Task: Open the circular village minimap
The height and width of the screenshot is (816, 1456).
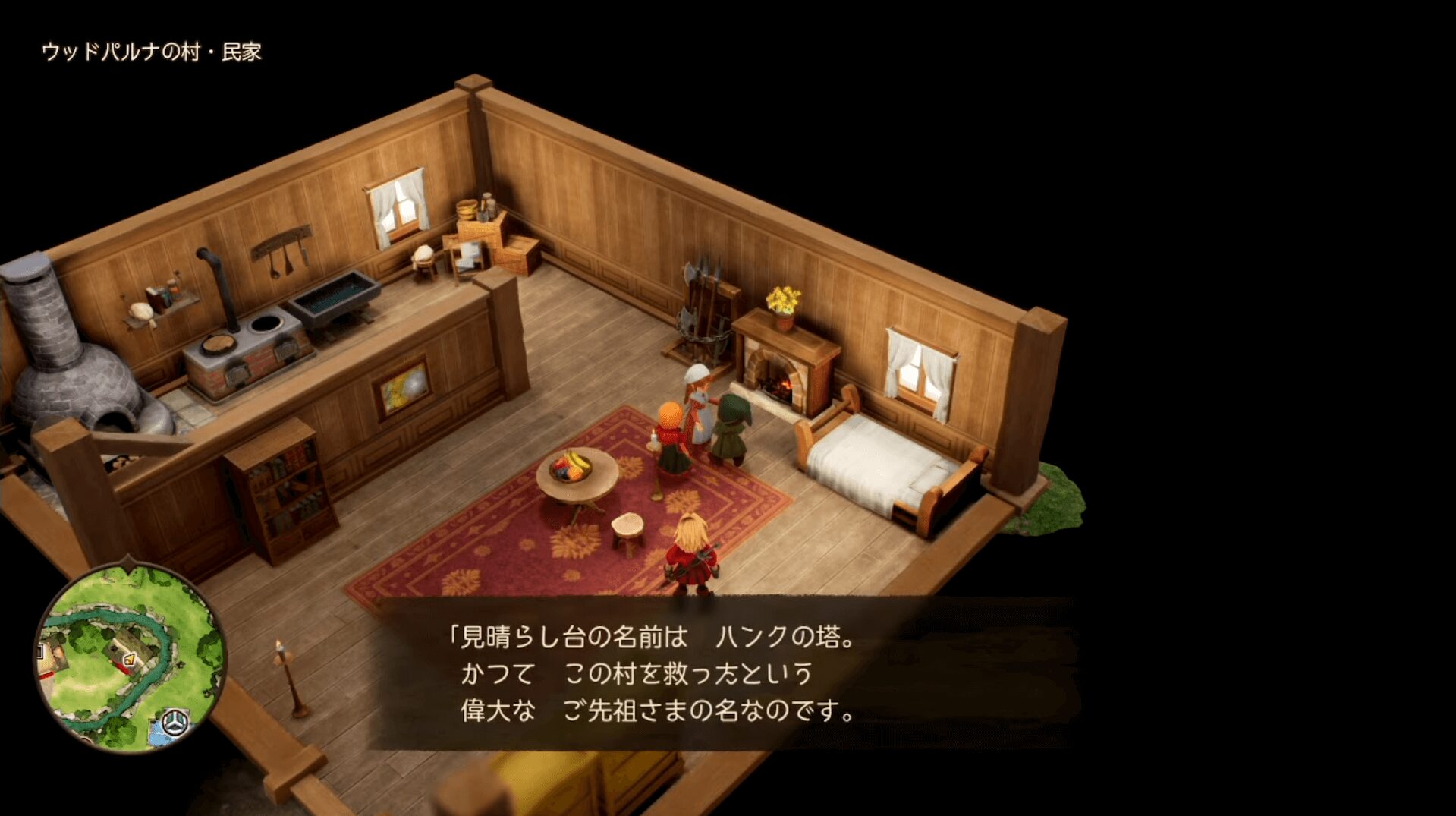Action: (131, 657)
